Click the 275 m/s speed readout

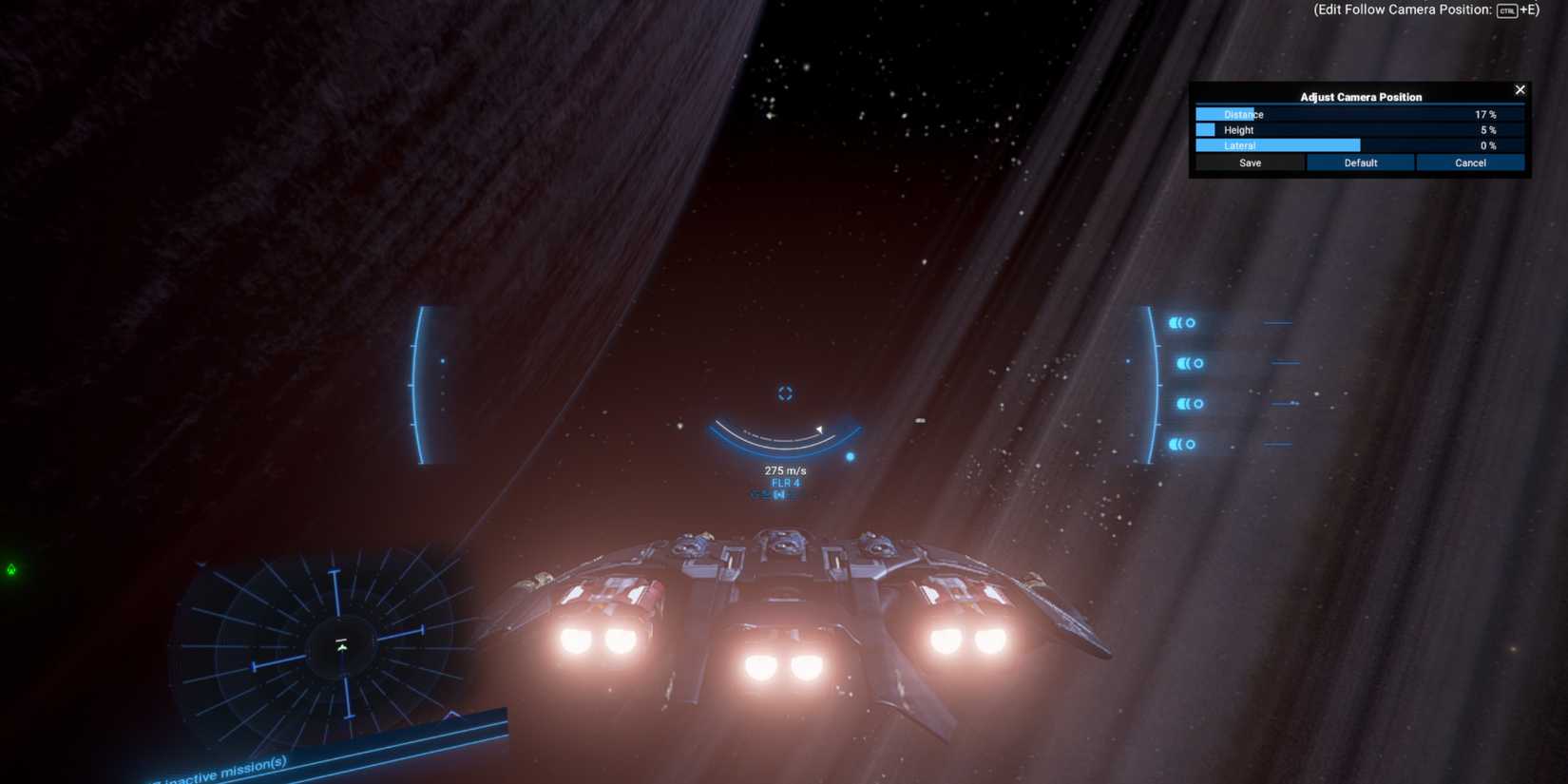click(784, 469)
